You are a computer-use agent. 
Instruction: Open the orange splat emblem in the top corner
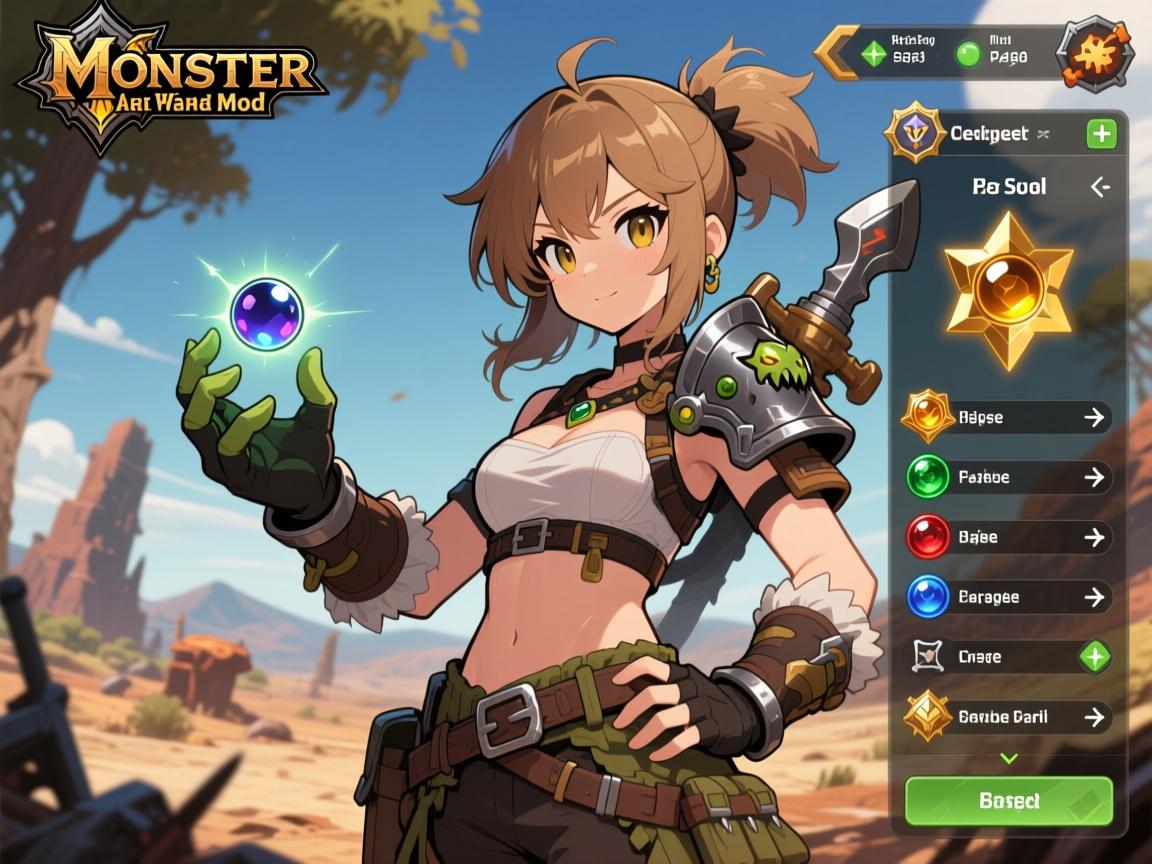(1094, 51)
